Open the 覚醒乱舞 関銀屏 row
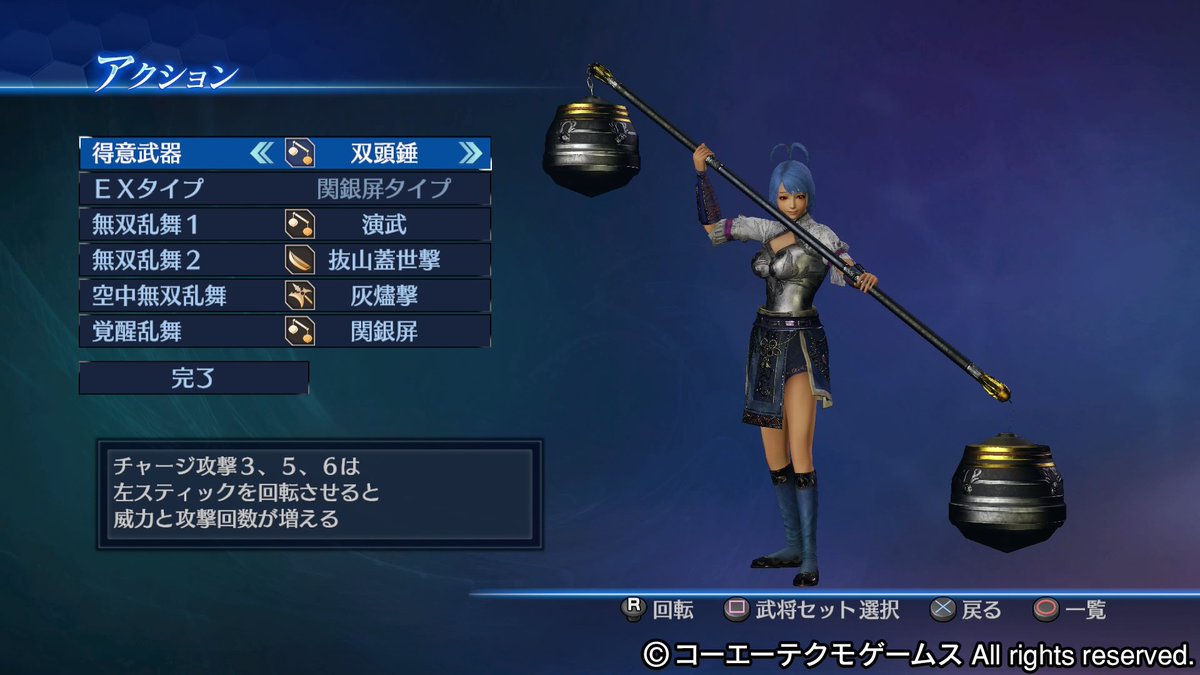 coord(284,331)
